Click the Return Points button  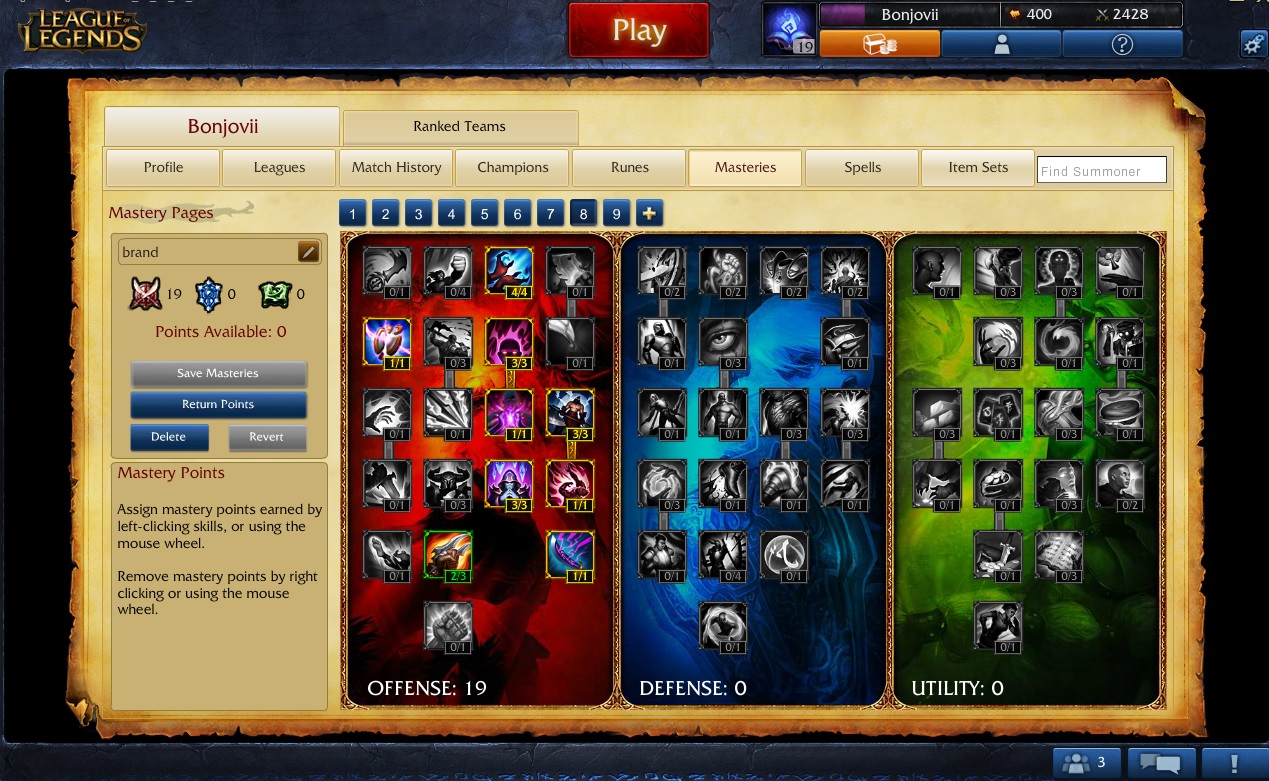point(218,404)
